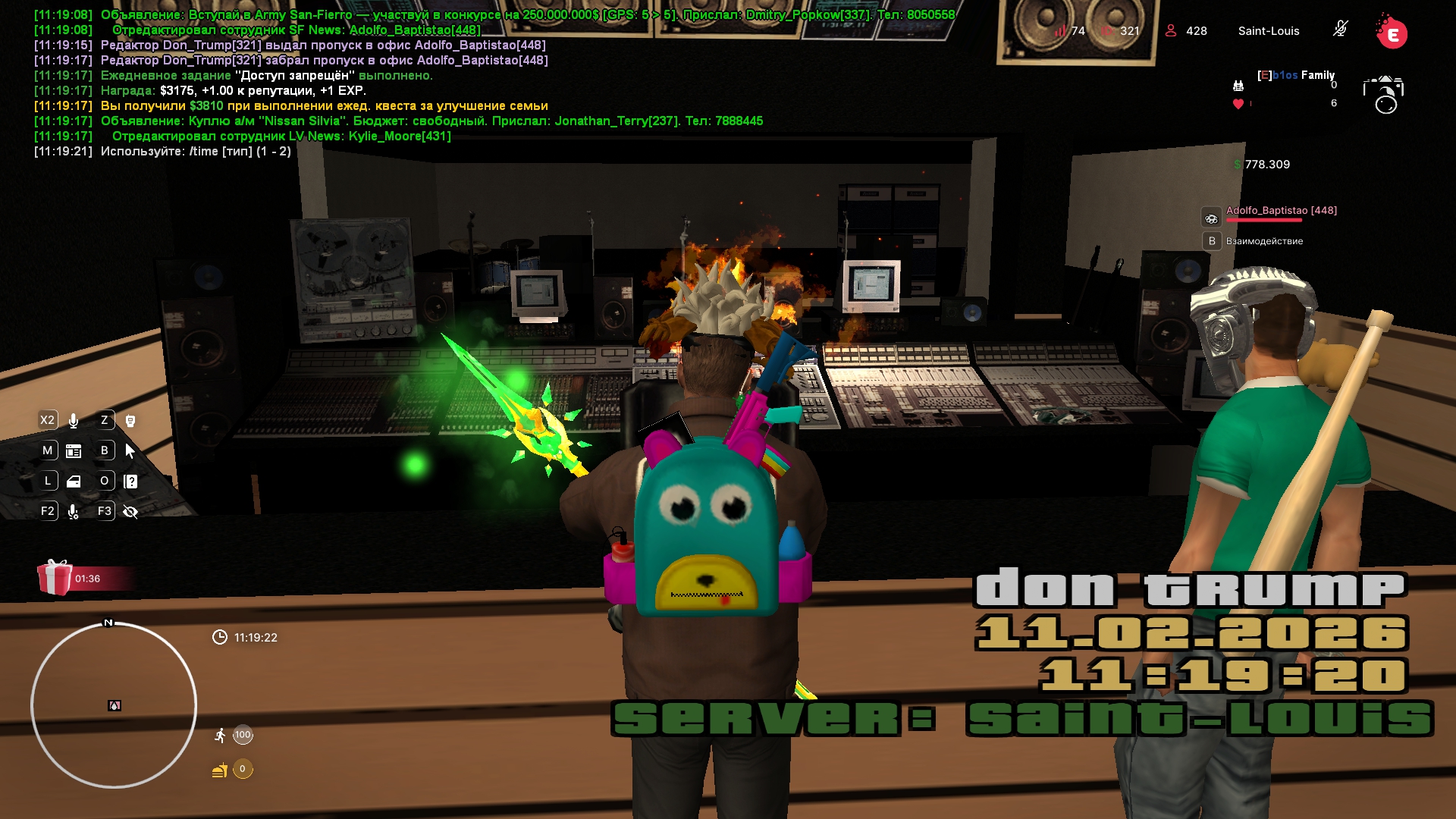
Task: Click the red E server logo
Action: 1392,33
